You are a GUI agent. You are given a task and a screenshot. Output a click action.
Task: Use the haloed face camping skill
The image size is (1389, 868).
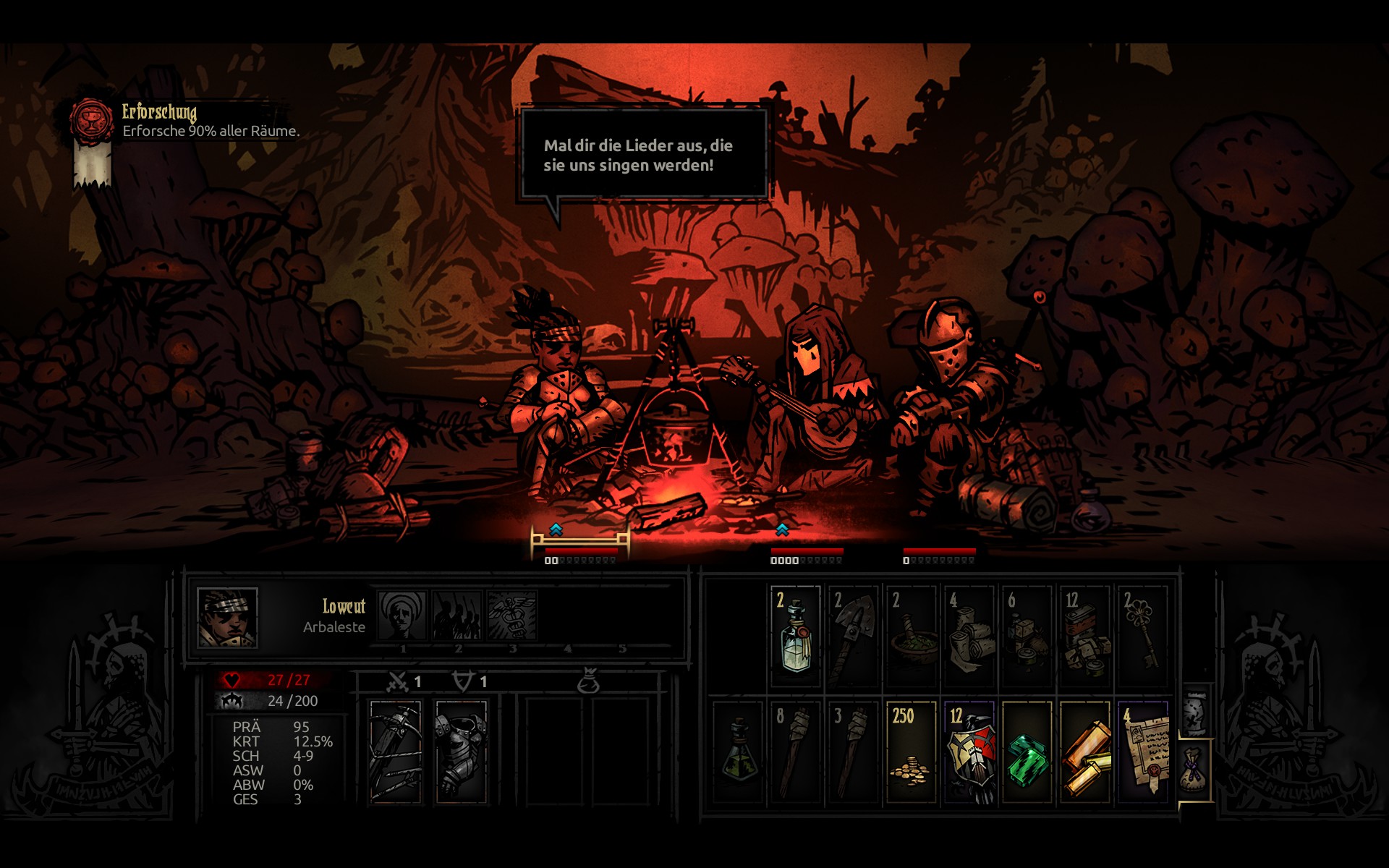(402, 615)
